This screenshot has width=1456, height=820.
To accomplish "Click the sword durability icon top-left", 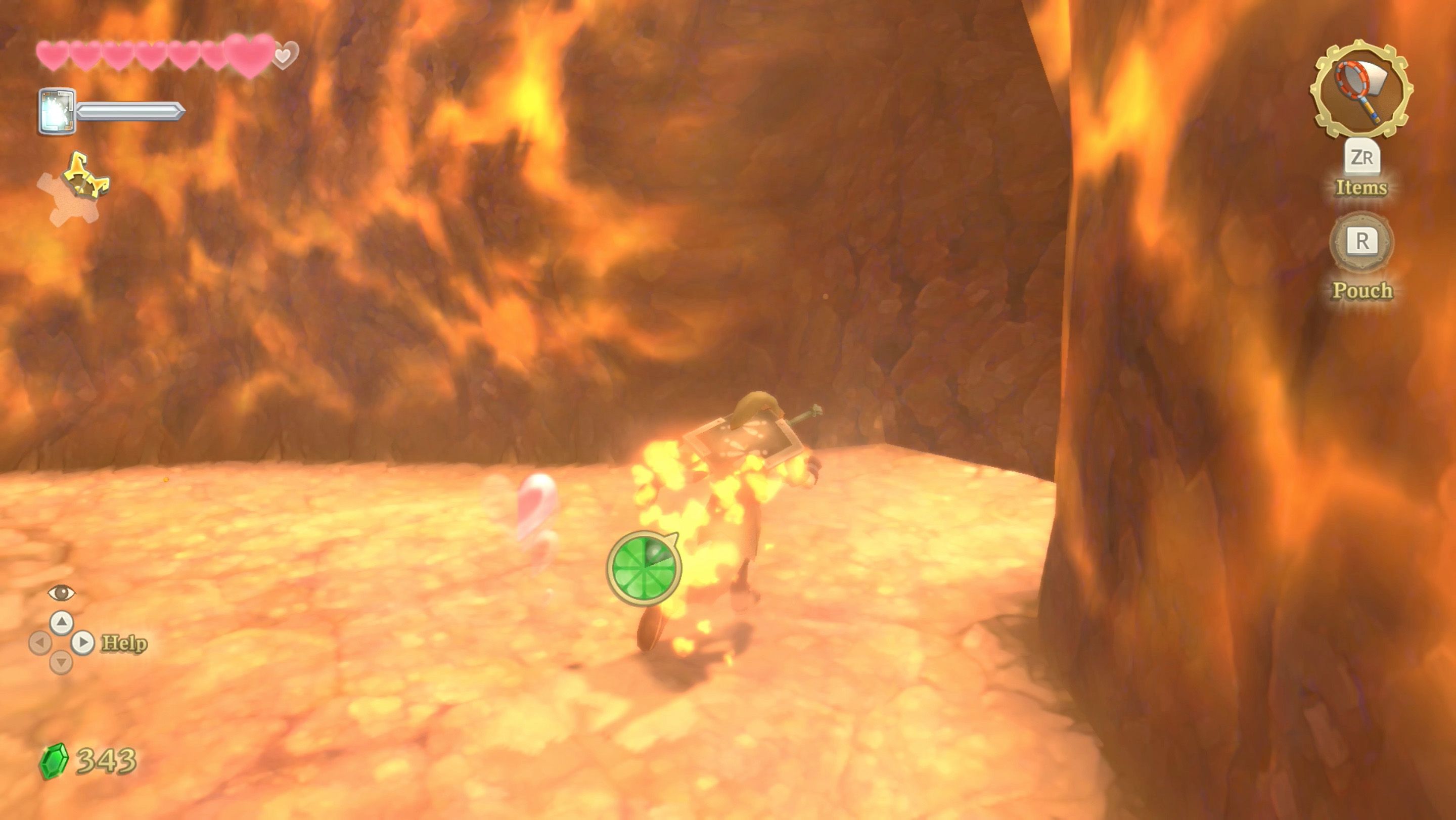I will coord(58,111).
